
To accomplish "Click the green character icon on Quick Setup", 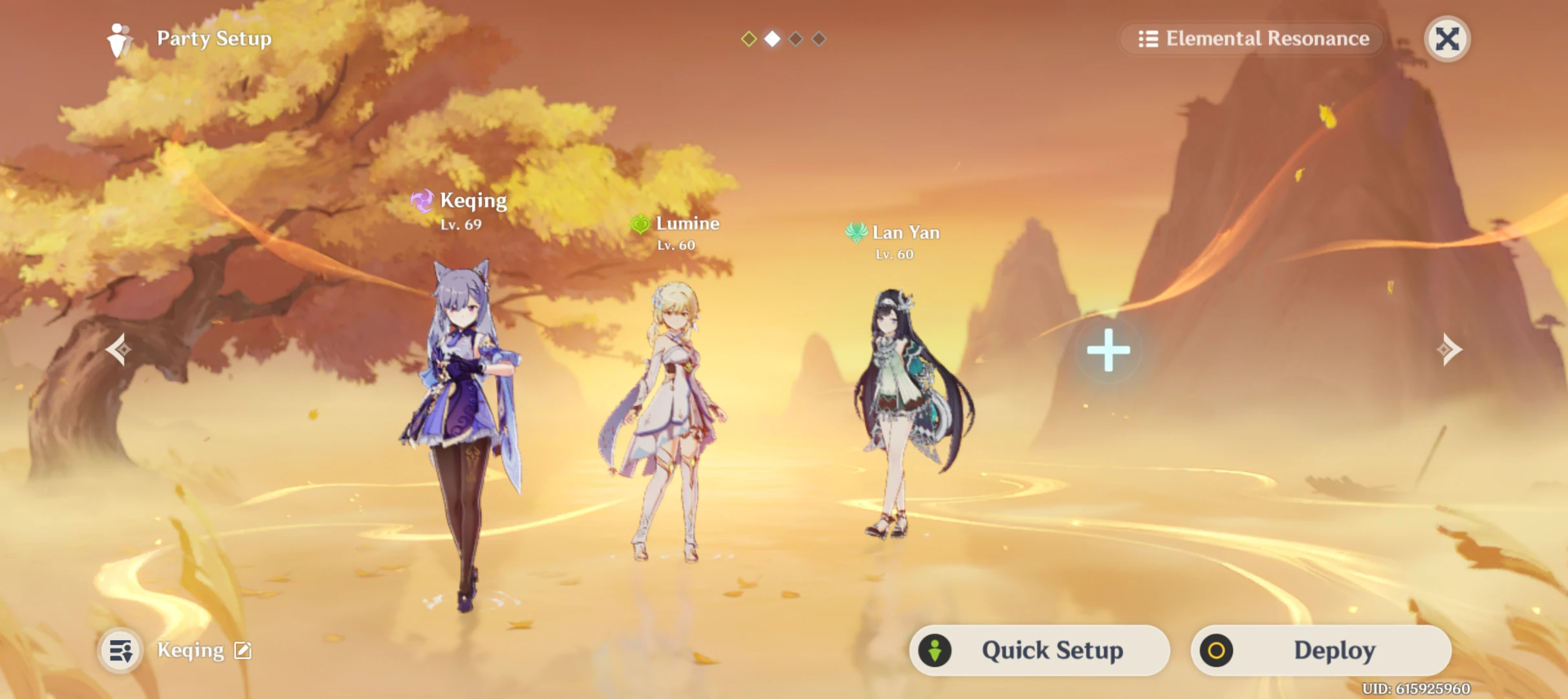I will pyautogui.click(x=934, y=650).
